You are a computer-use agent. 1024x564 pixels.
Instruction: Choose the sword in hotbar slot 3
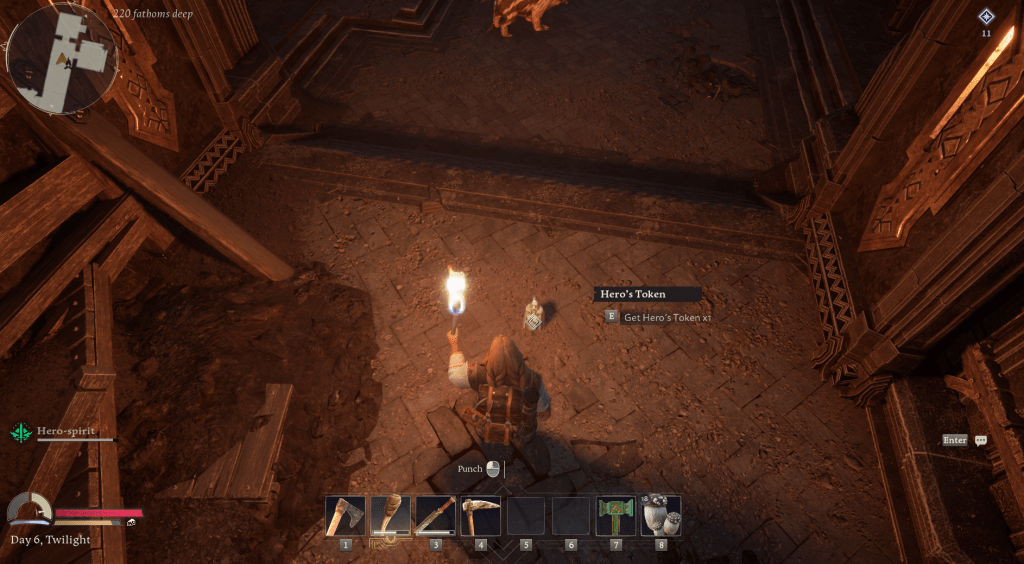(435, 516)
